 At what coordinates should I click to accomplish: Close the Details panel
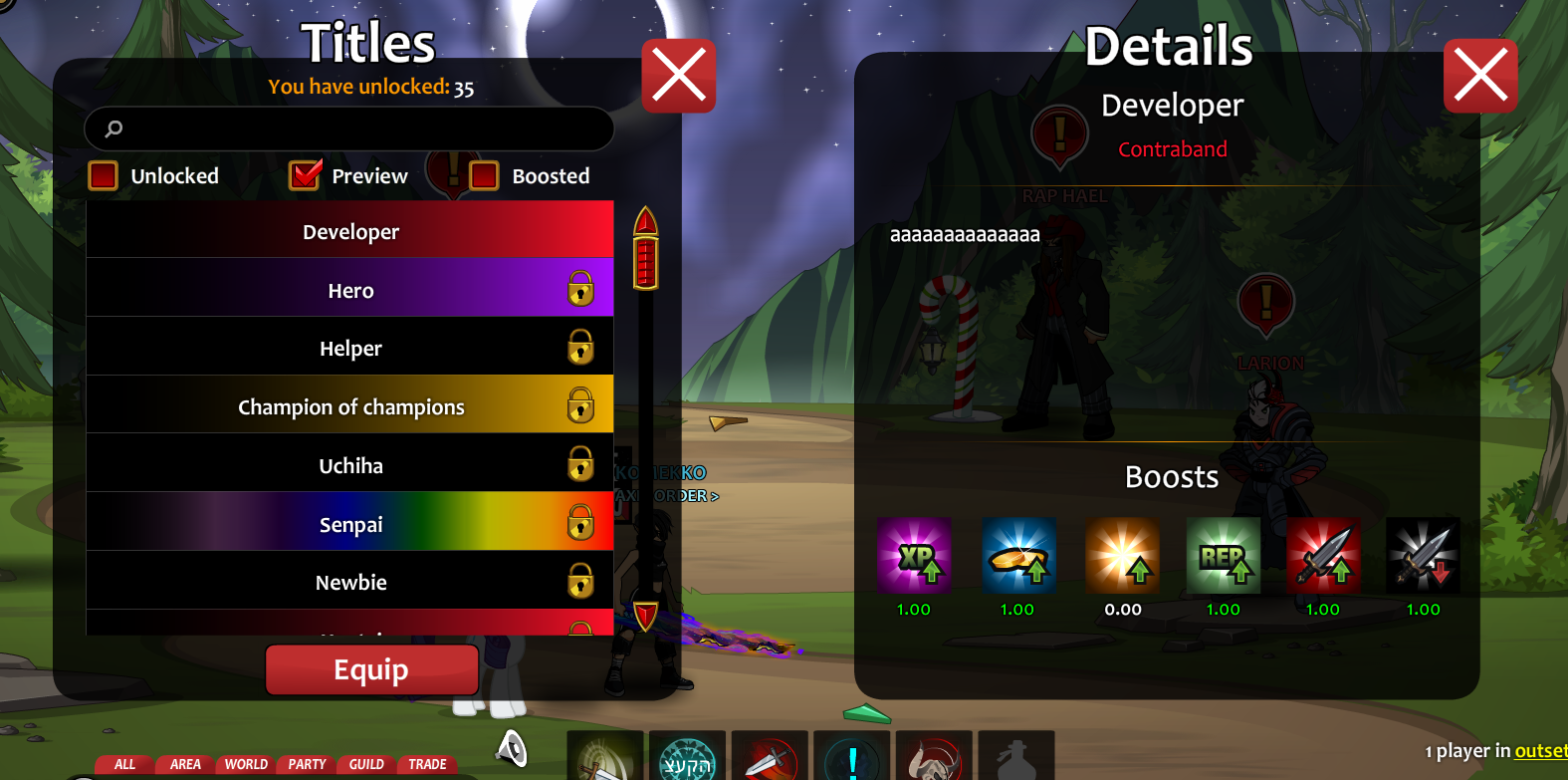1480,76
